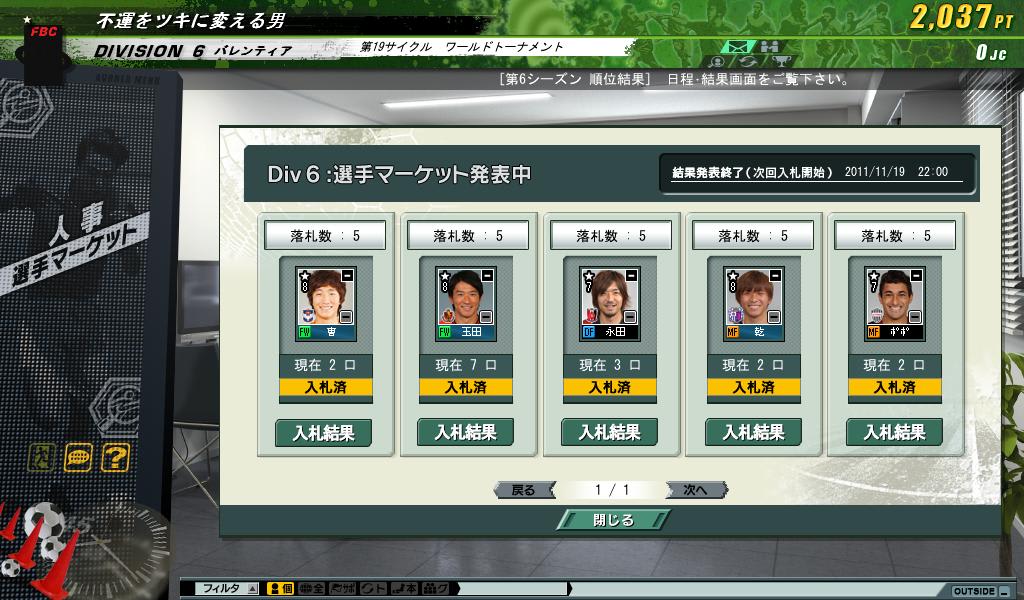View bid result for forward 曺
Viewport: 1024px width, 600px height.
(322, 433)
